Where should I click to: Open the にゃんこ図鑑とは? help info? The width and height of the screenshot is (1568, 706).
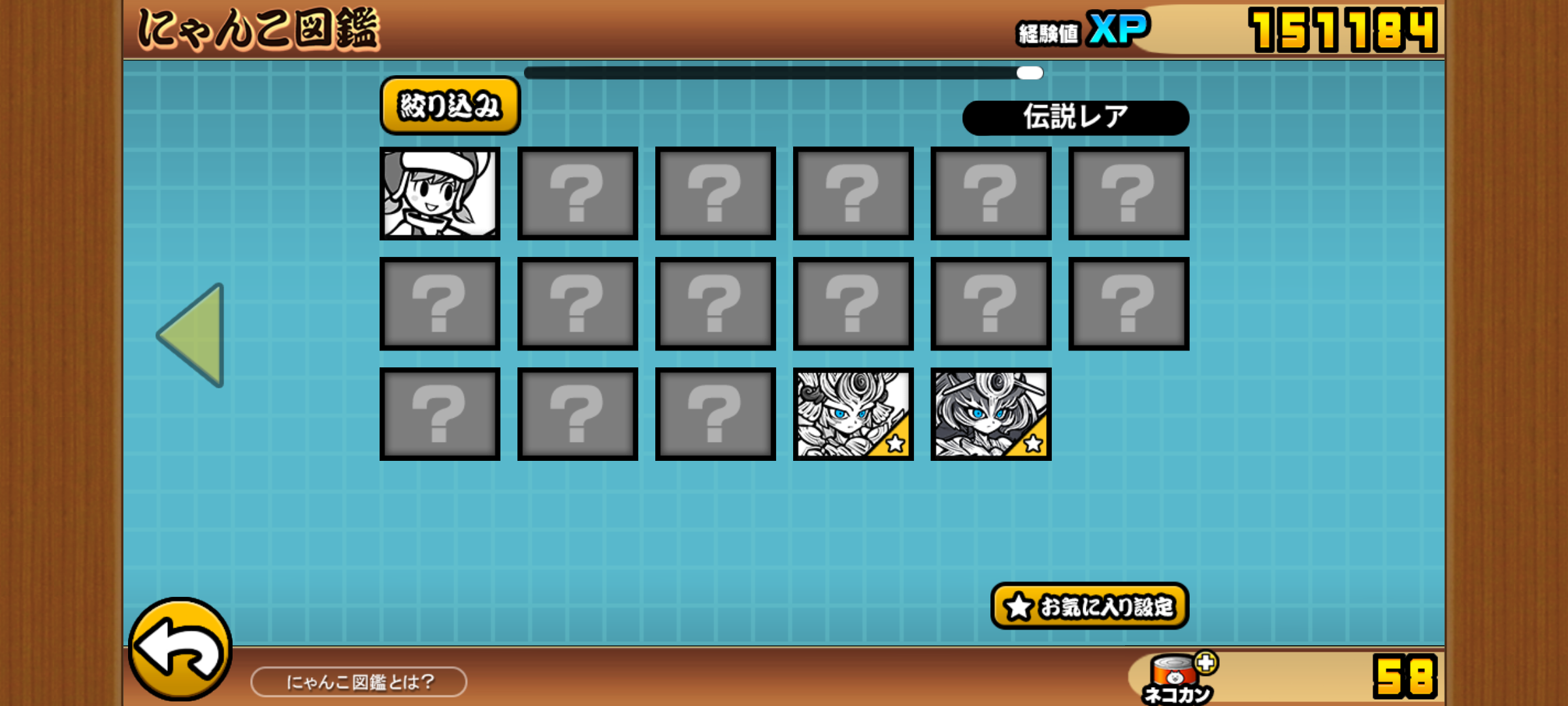pos(359,682)
